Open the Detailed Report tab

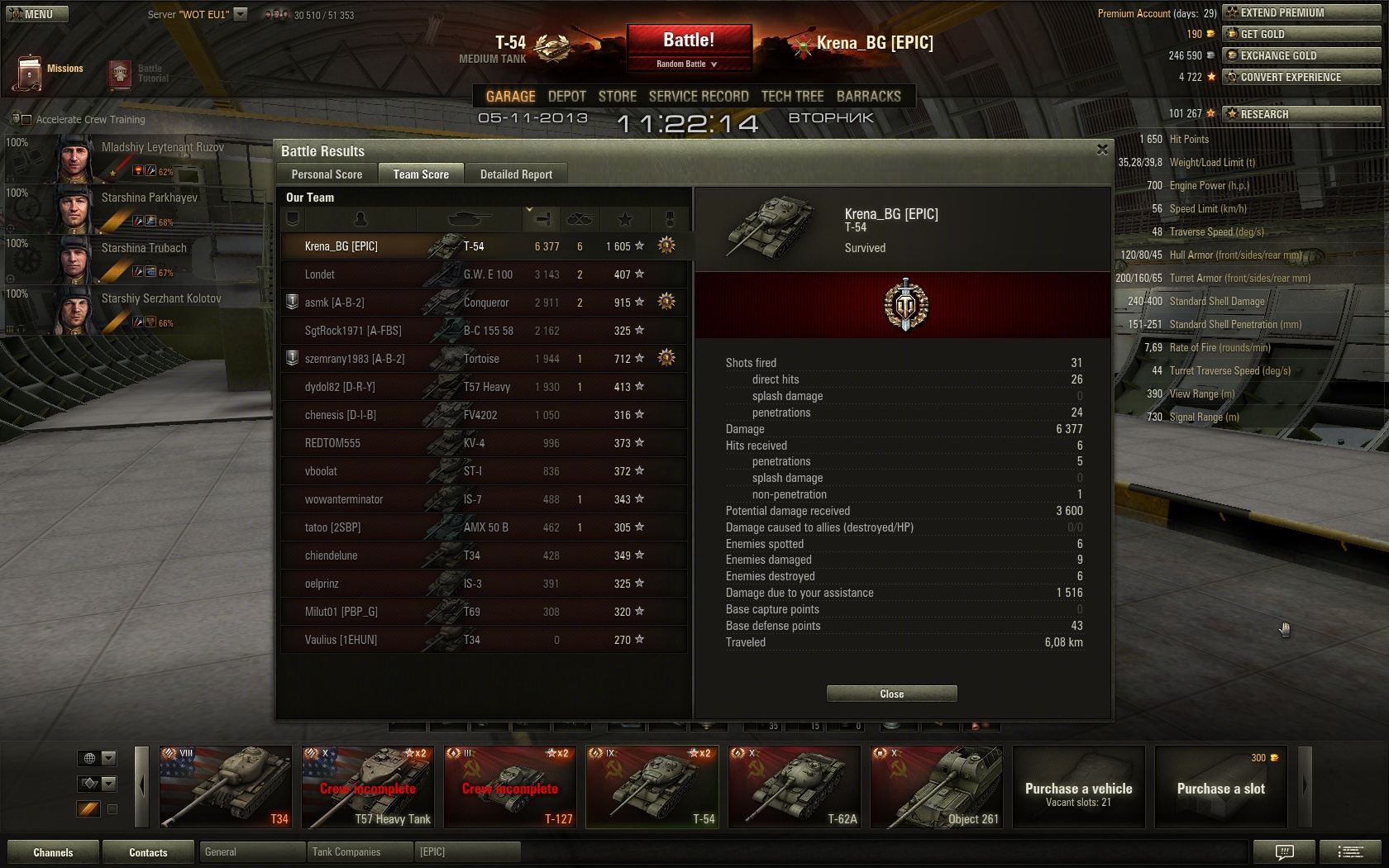tap(516, 174)
